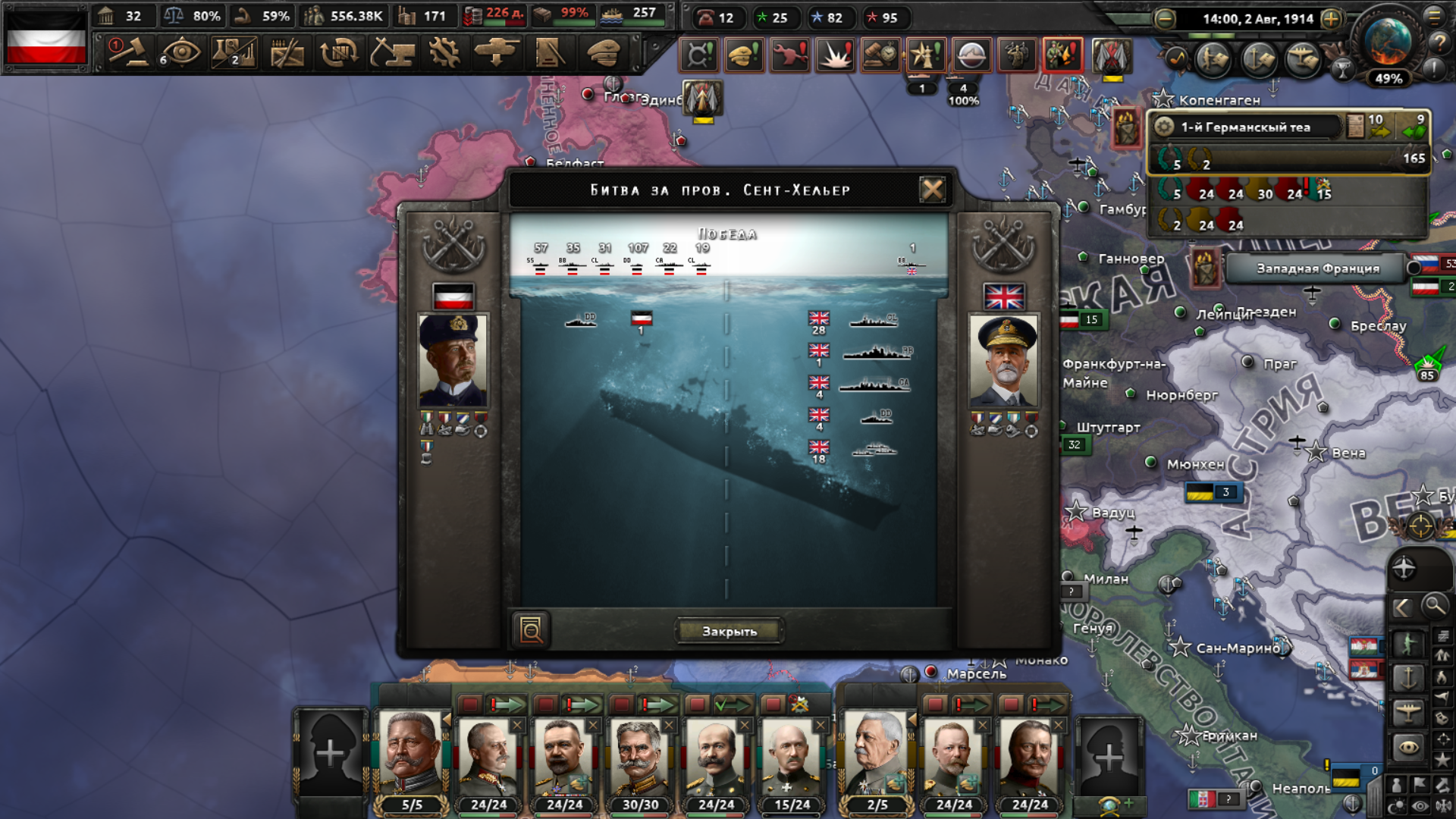Open decisions with the gavel icon

click(x=129, y=54)
